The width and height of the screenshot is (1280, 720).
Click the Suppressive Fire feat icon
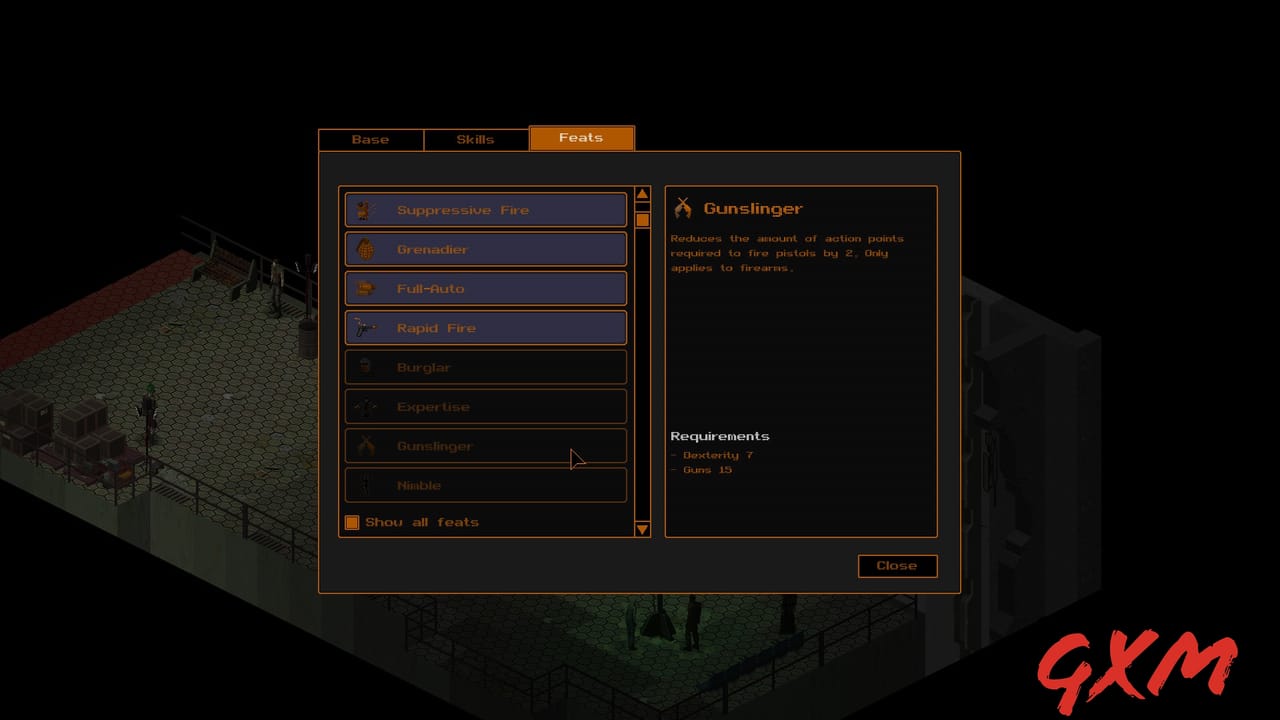[366, 210]
